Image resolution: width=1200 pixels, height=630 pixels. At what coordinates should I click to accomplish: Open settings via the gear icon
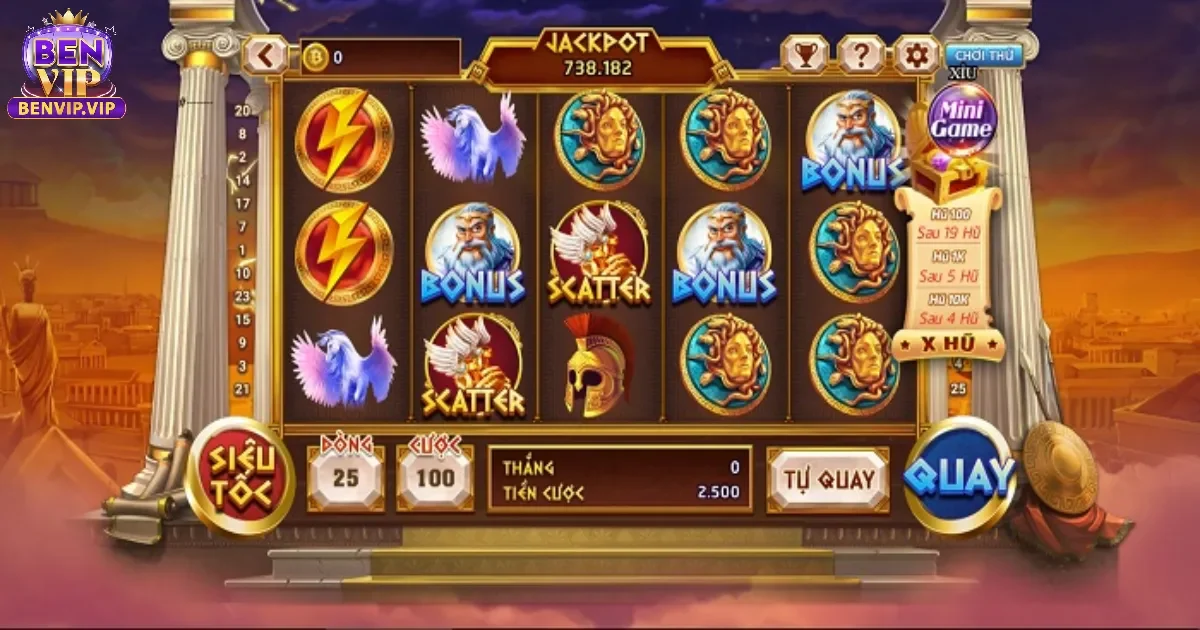(915, 55)
